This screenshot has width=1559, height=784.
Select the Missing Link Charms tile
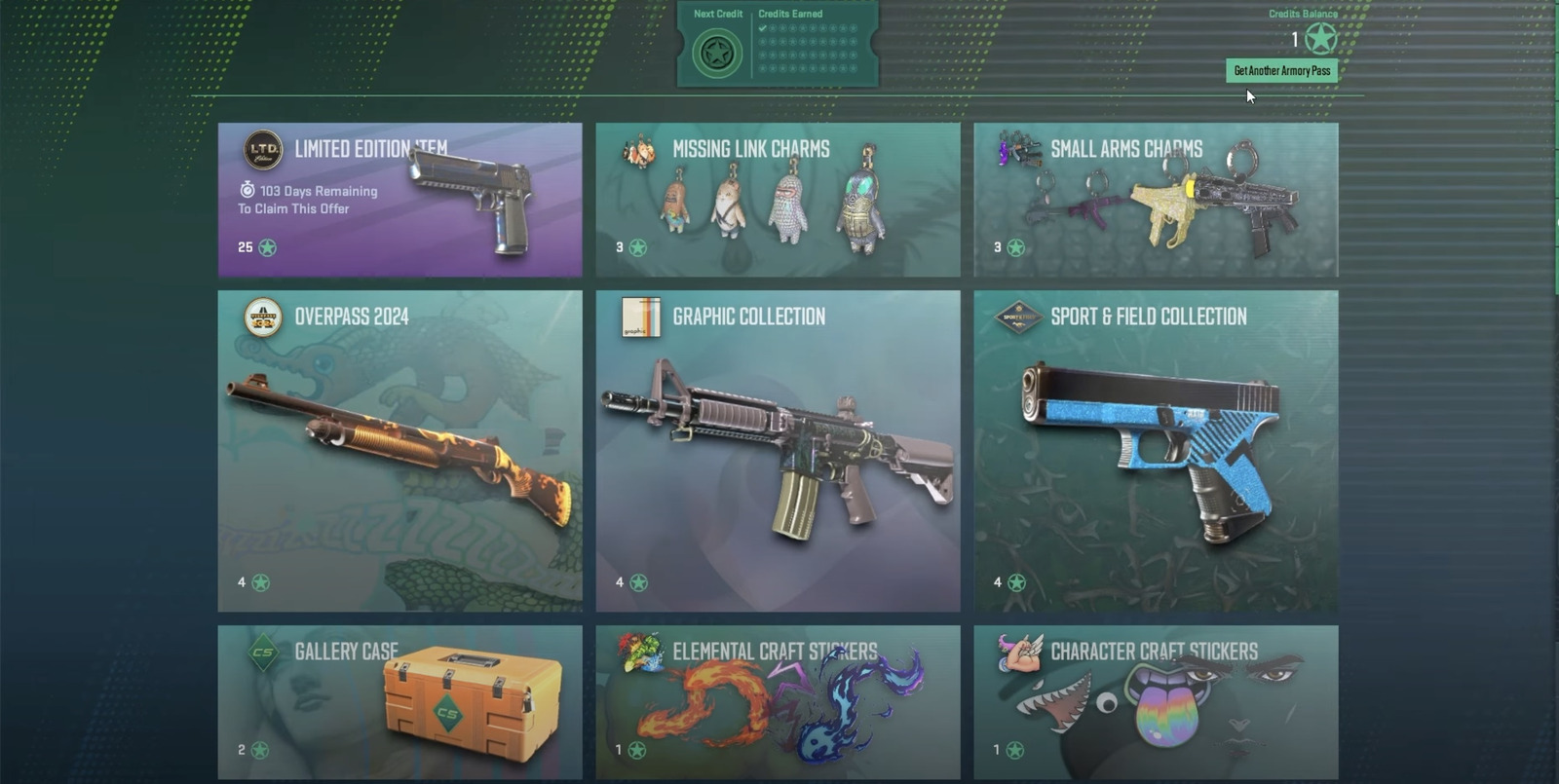[x=778, y=200]
